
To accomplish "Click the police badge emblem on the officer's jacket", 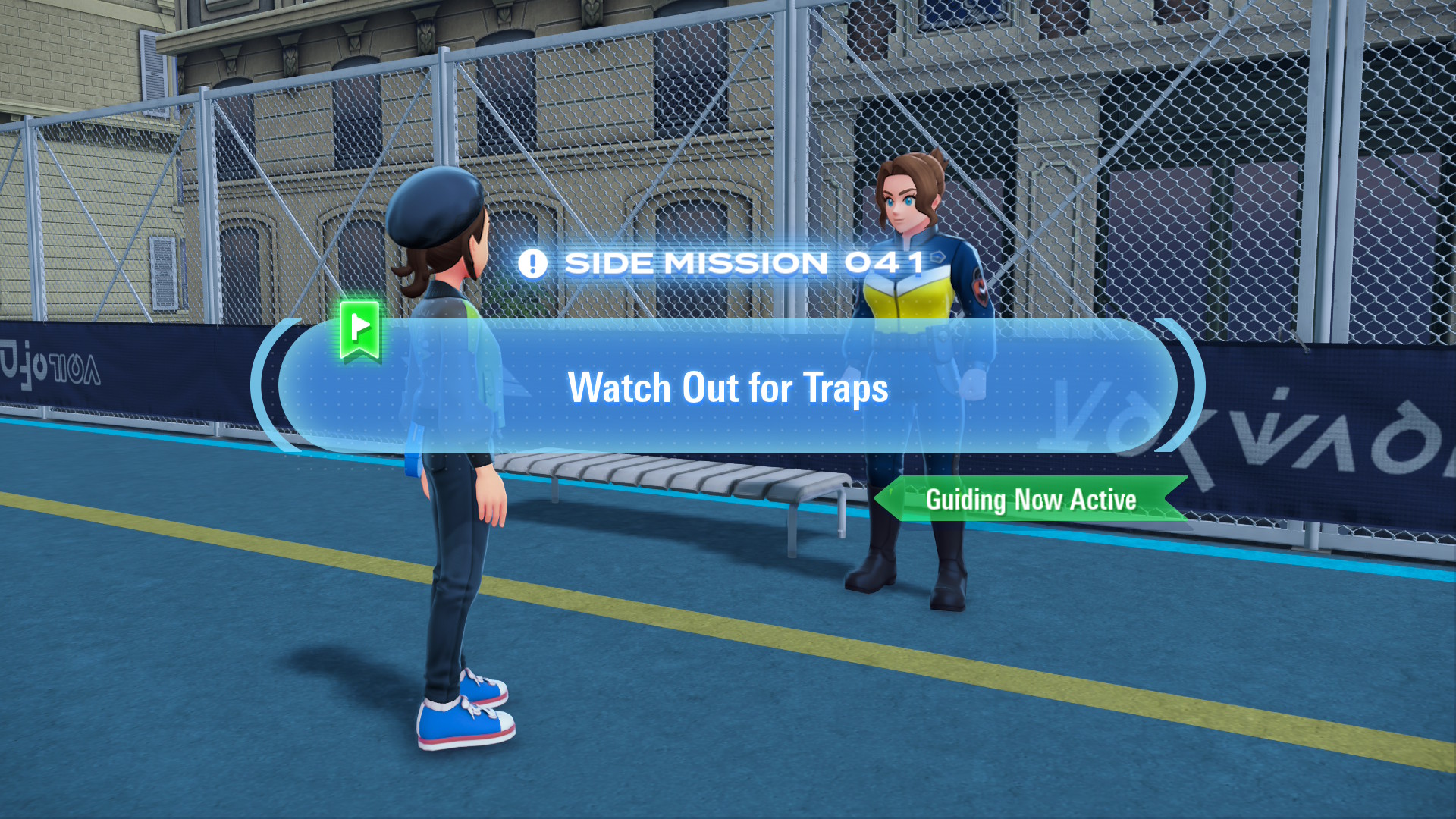I will click(x=980, y=288).
